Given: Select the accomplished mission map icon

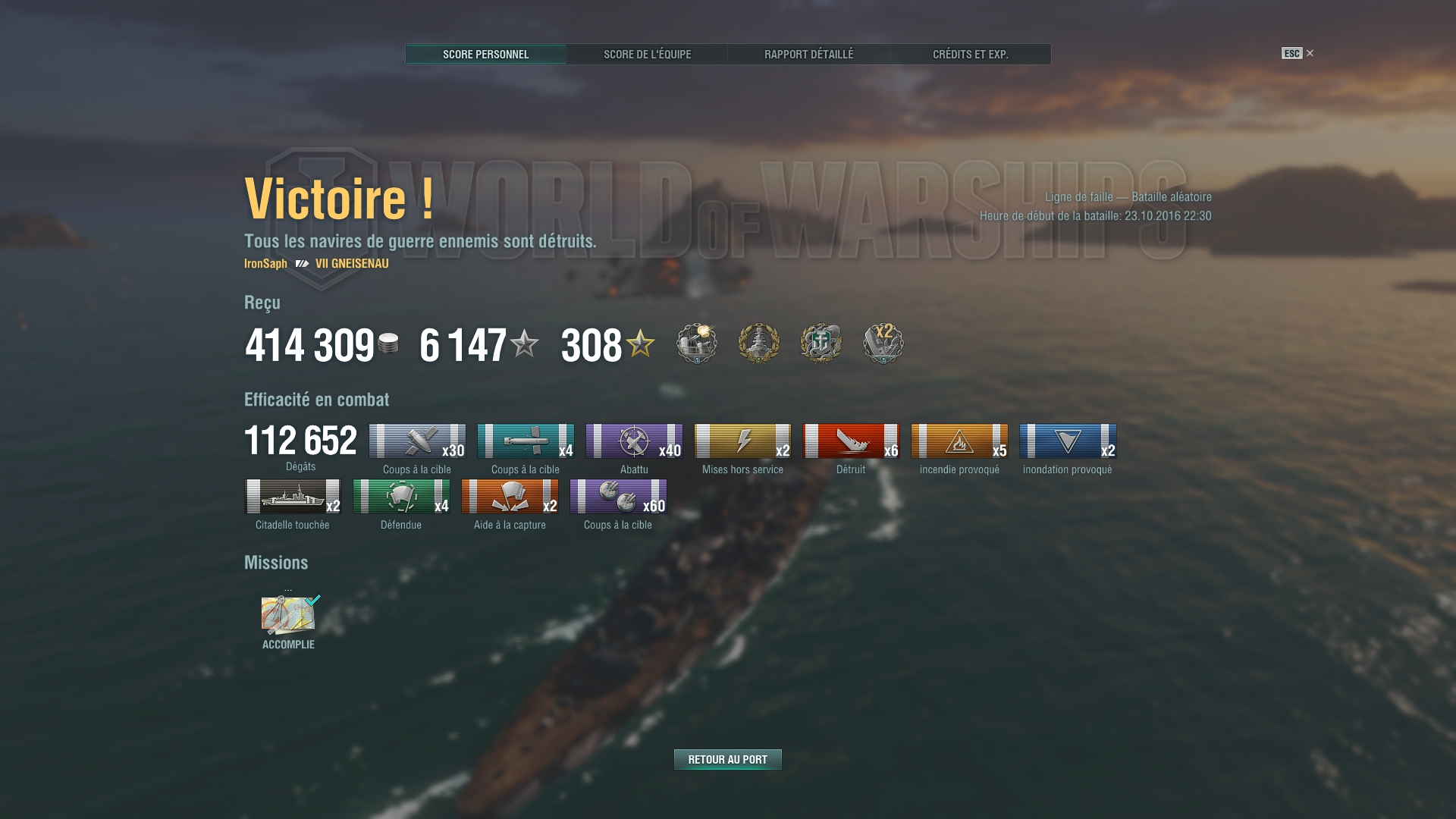Looking at the screenshot, I should (x=288, y=615).
